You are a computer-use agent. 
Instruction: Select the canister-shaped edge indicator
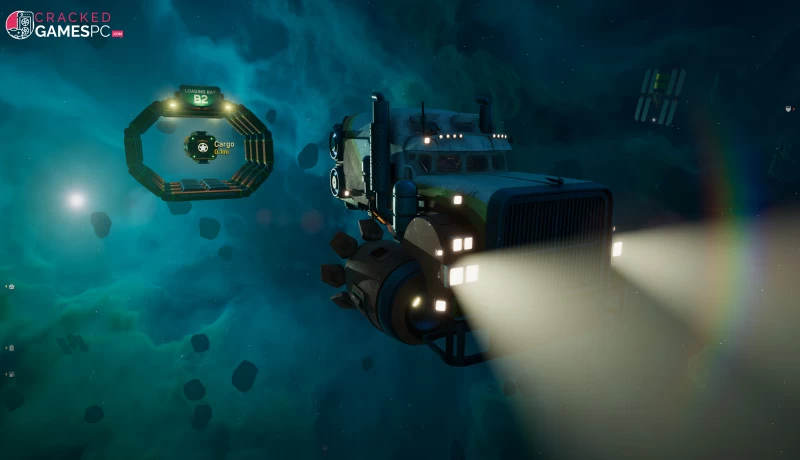click(x=11, y=347)
